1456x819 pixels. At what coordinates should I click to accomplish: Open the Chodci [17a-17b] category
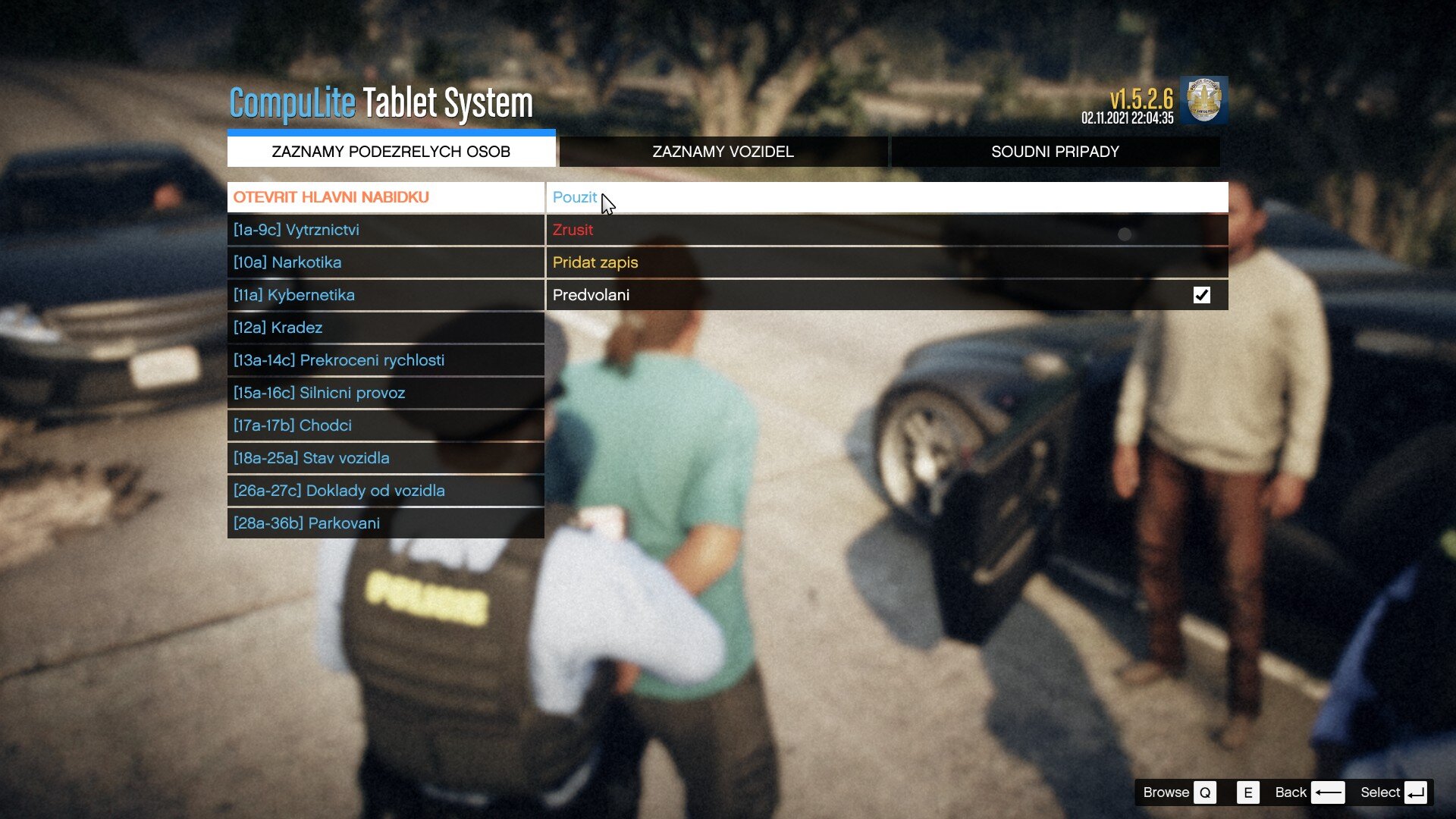click(x=385, y=425)
